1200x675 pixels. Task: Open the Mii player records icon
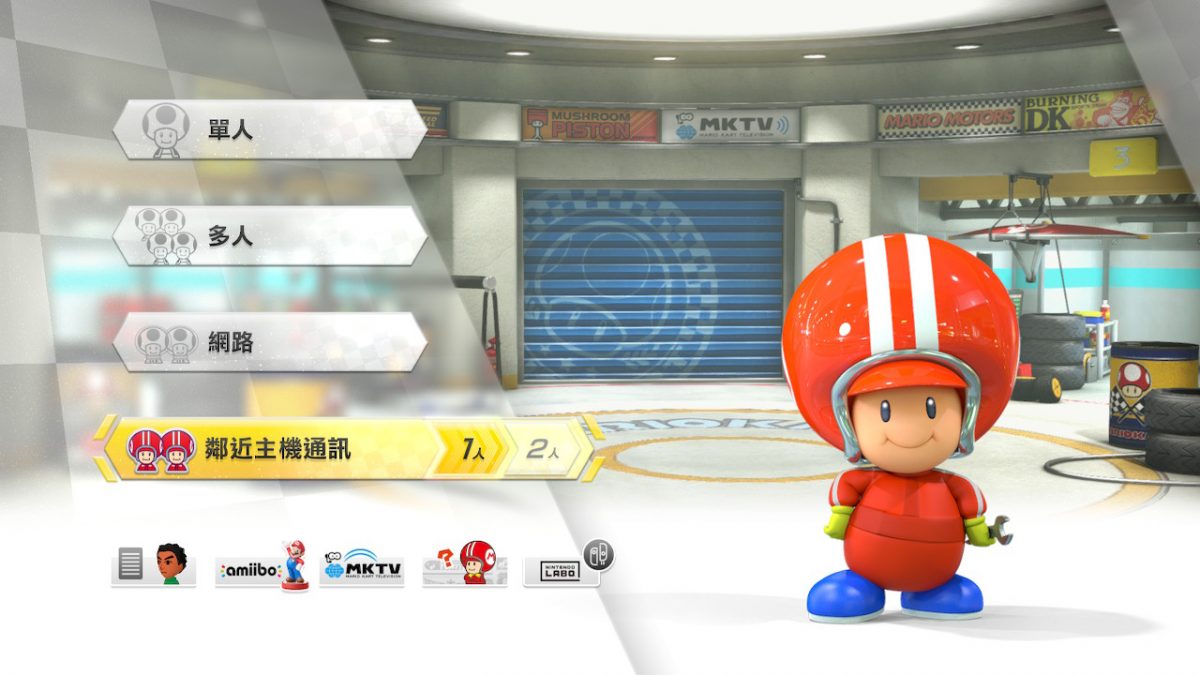point(153,566)
